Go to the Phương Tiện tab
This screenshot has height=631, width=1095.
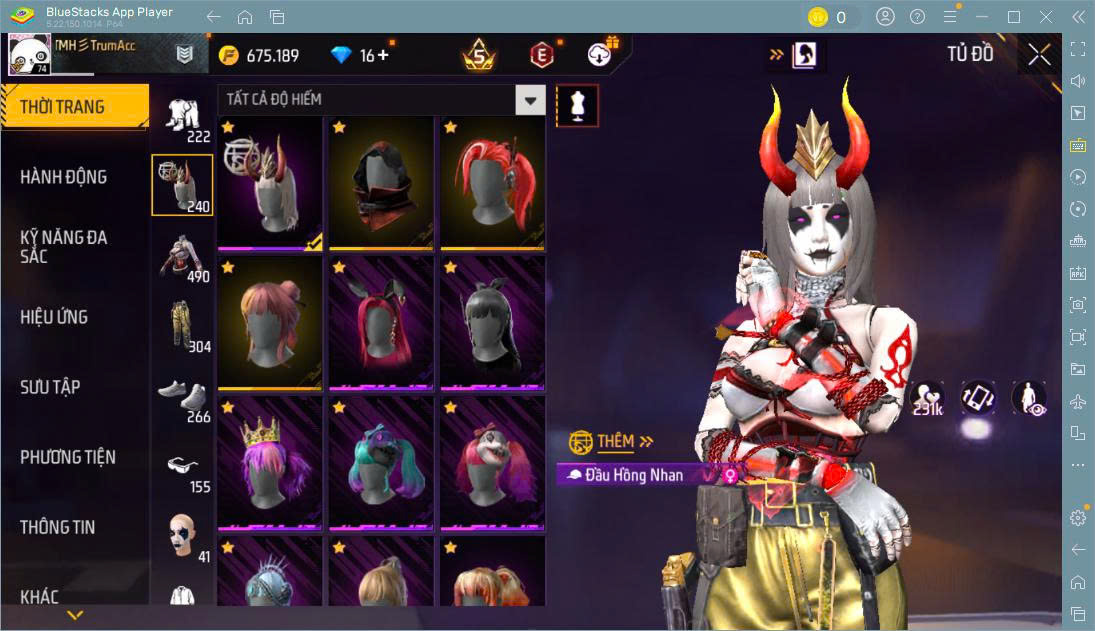(x=68, y=457)
